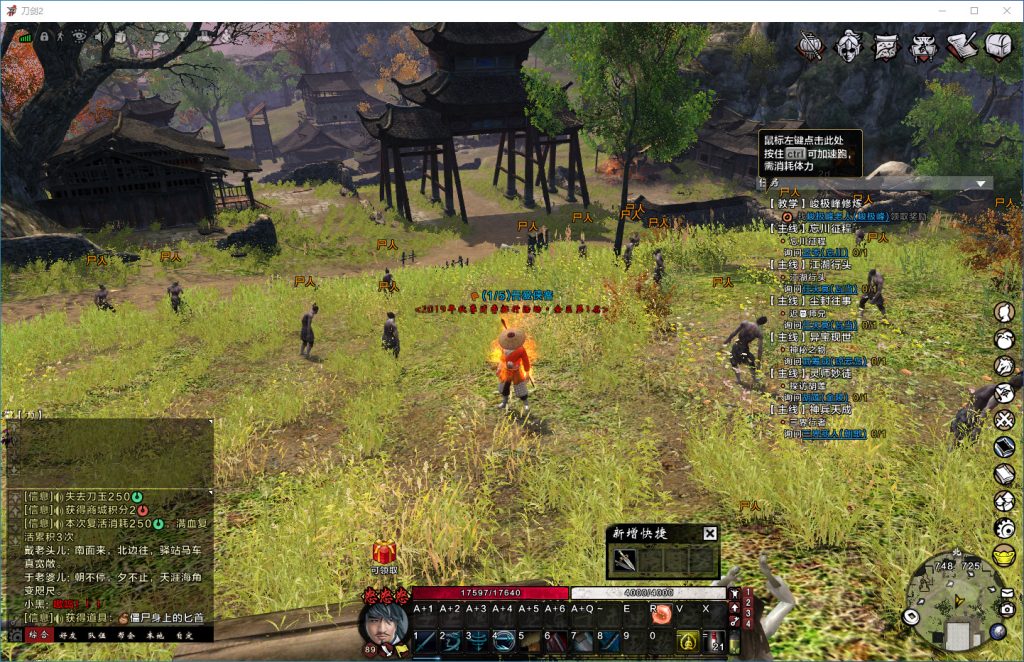The image size is (1024, 662).
Task: Collapse the quest tracker with the arrow
Action: [982, 184]
